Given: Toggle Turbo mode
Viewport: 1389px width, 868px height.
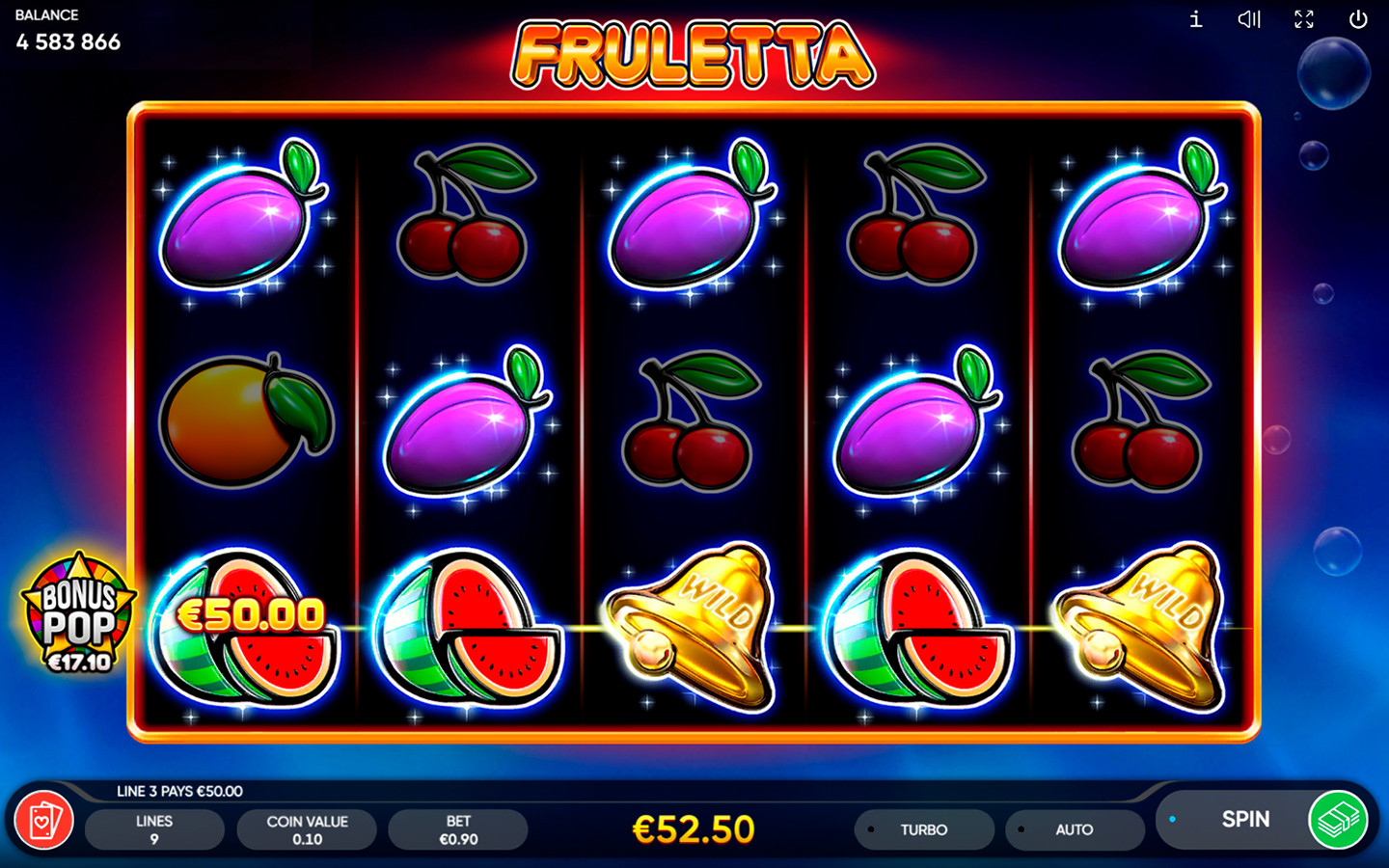Looking at the screenshot, I should pos(923,829).
